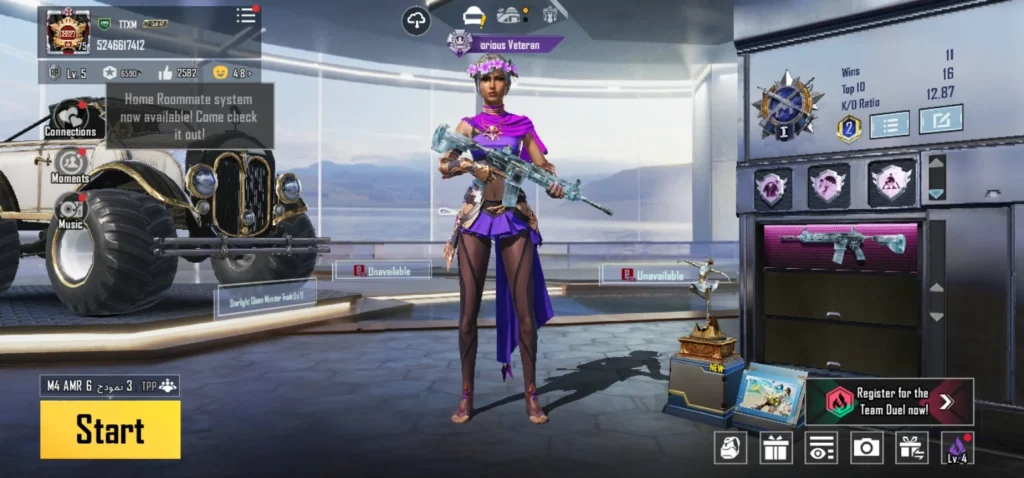
Task: Click the cloud download icon
Action: (x=416, y=20)
